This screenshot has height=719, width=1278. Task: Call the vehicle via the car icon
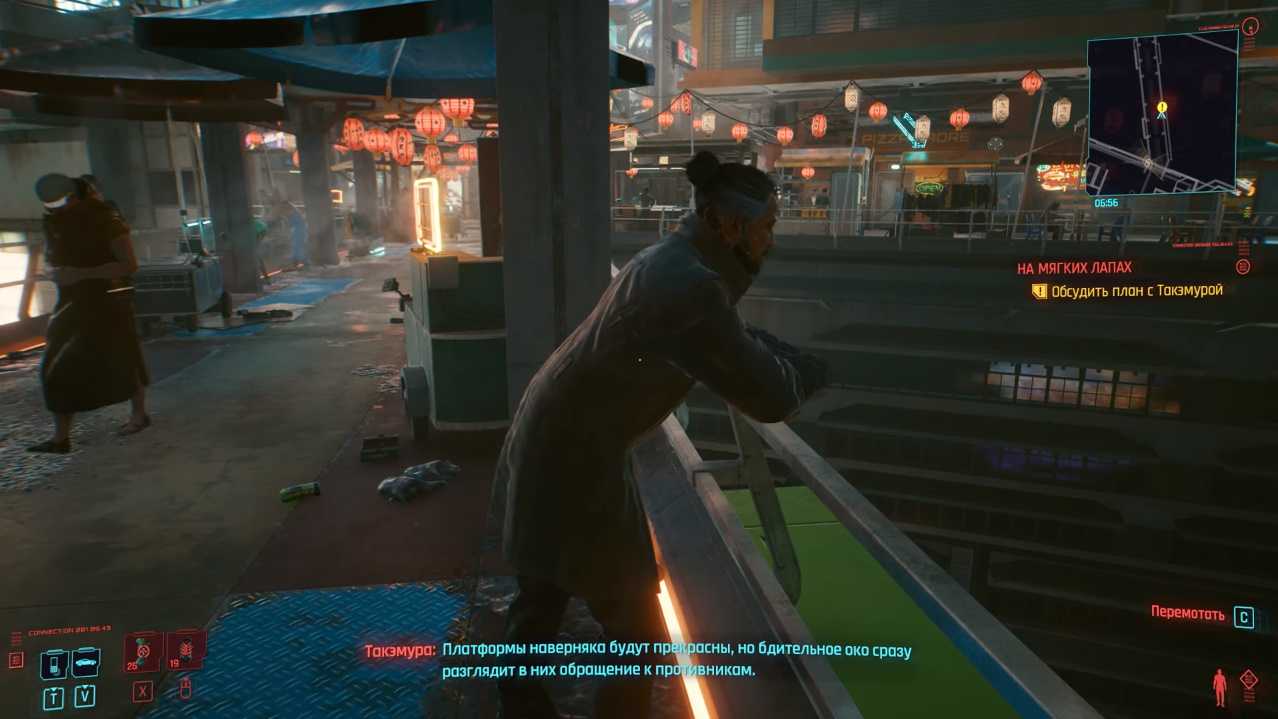[x=85, y=662]
